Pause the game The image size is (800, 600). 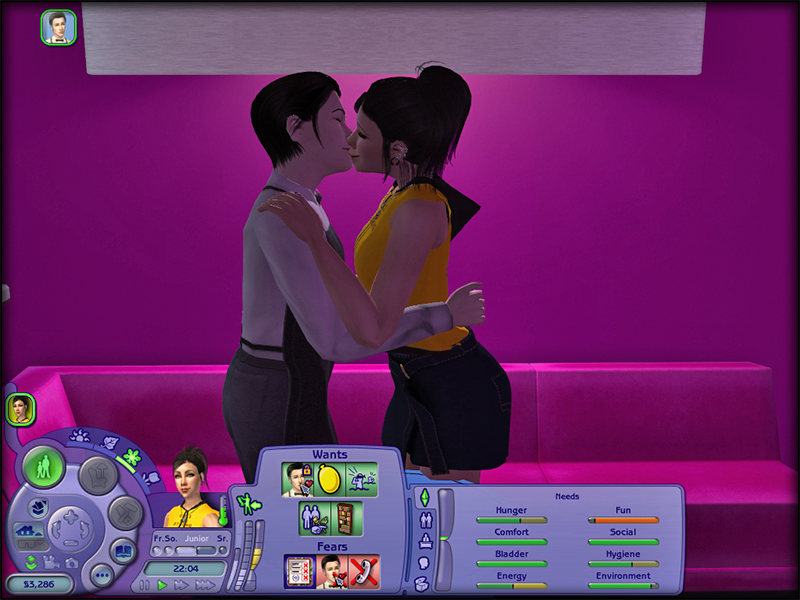(146, 585)
